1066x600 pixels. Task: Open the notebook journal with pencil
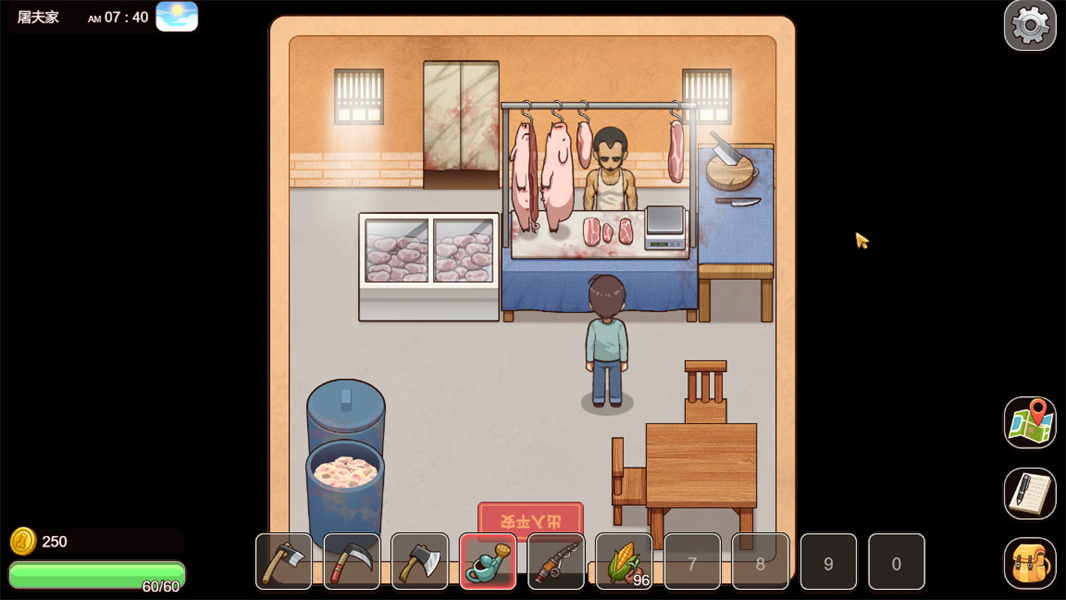[x=1029, y=492]
